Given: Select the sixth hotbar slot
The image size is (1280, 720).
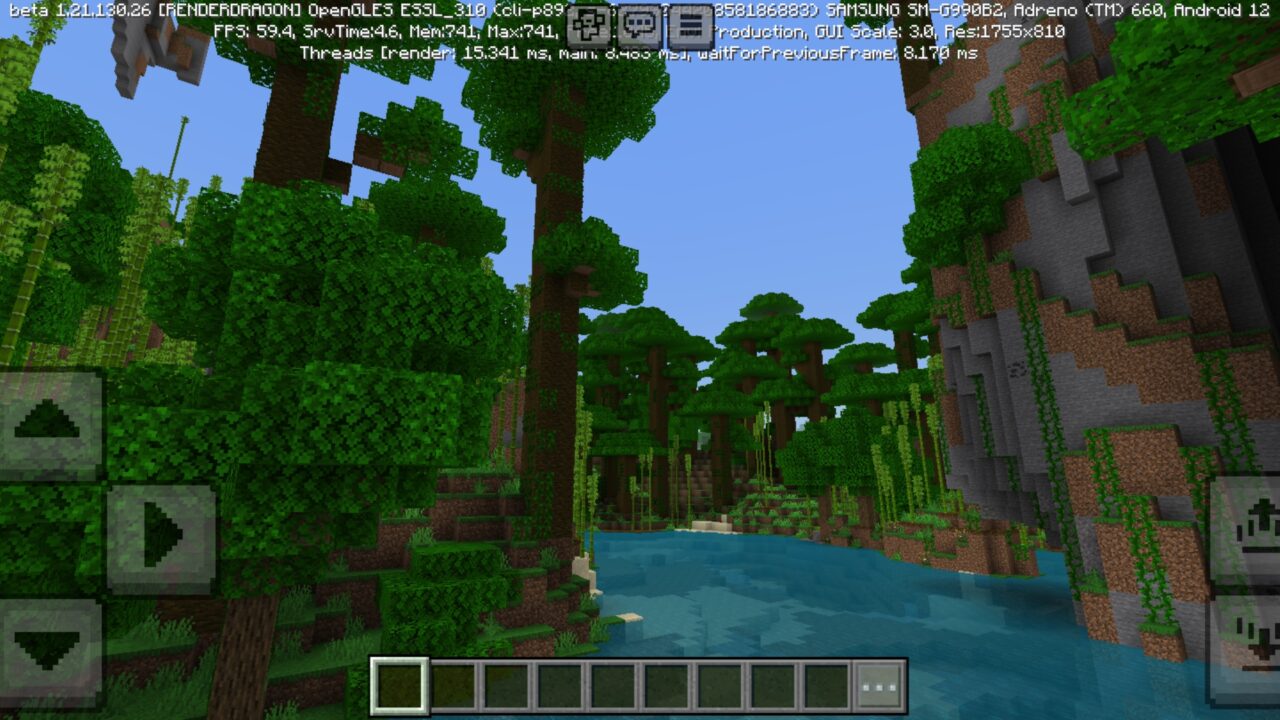Looking at the screenshot, I should [664, 685].
